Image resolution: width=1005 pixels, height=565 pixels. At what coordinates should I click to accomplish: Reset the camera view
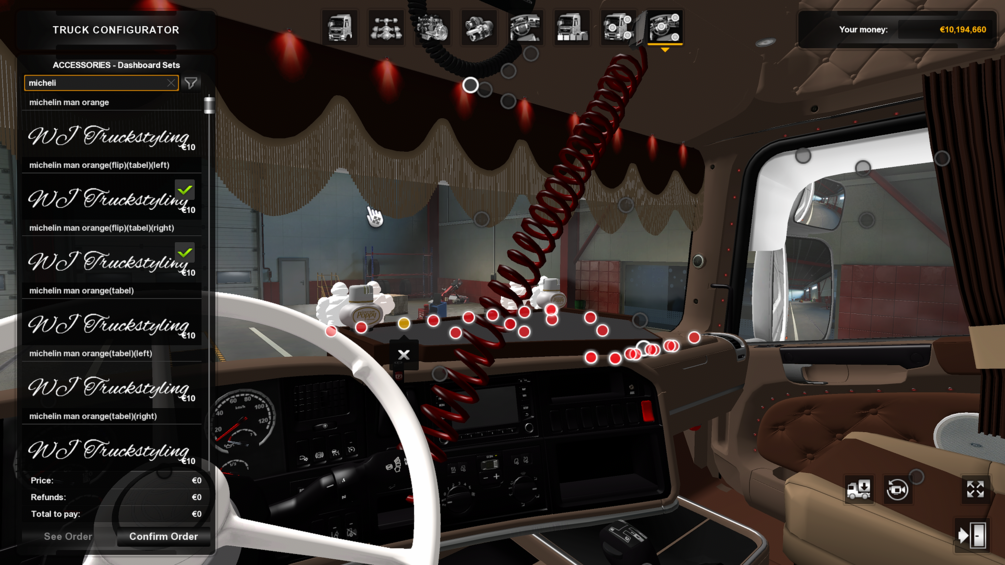click(897, 490)
